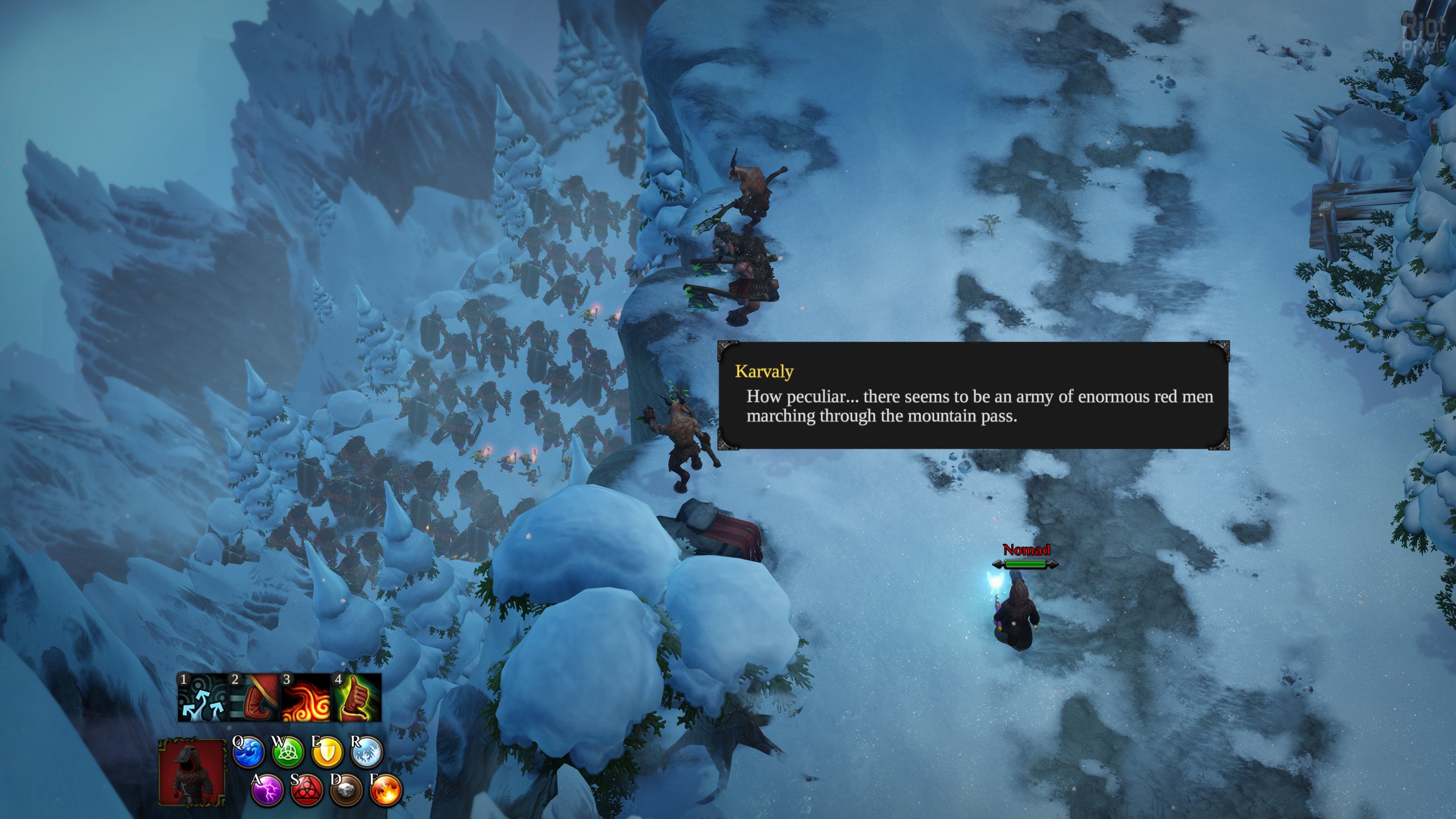Trigger the green thumbs-up magick
Screen dimensions: 1456x819
click(x=357, y=697)
